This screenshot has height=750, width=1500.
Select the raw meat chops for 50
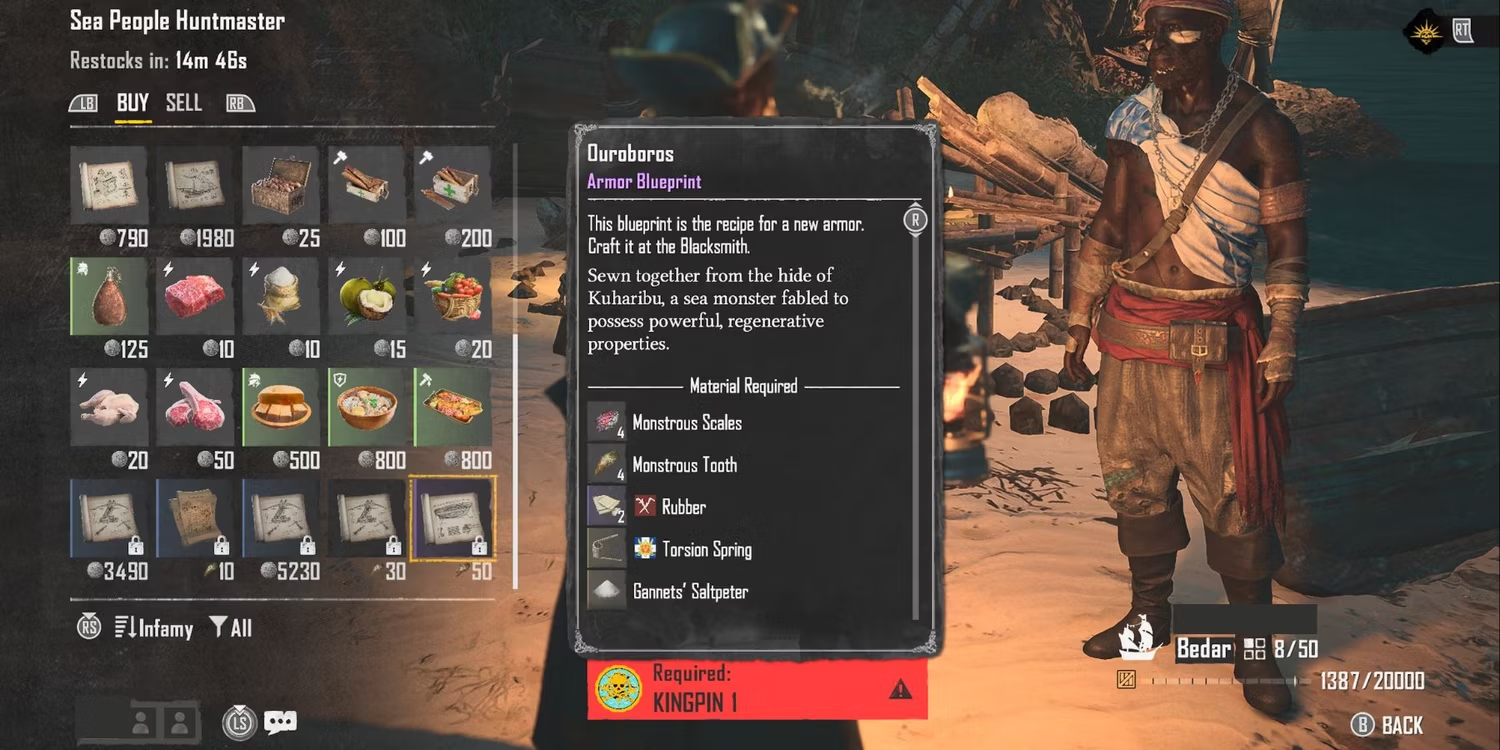click(x=196, y=407)
